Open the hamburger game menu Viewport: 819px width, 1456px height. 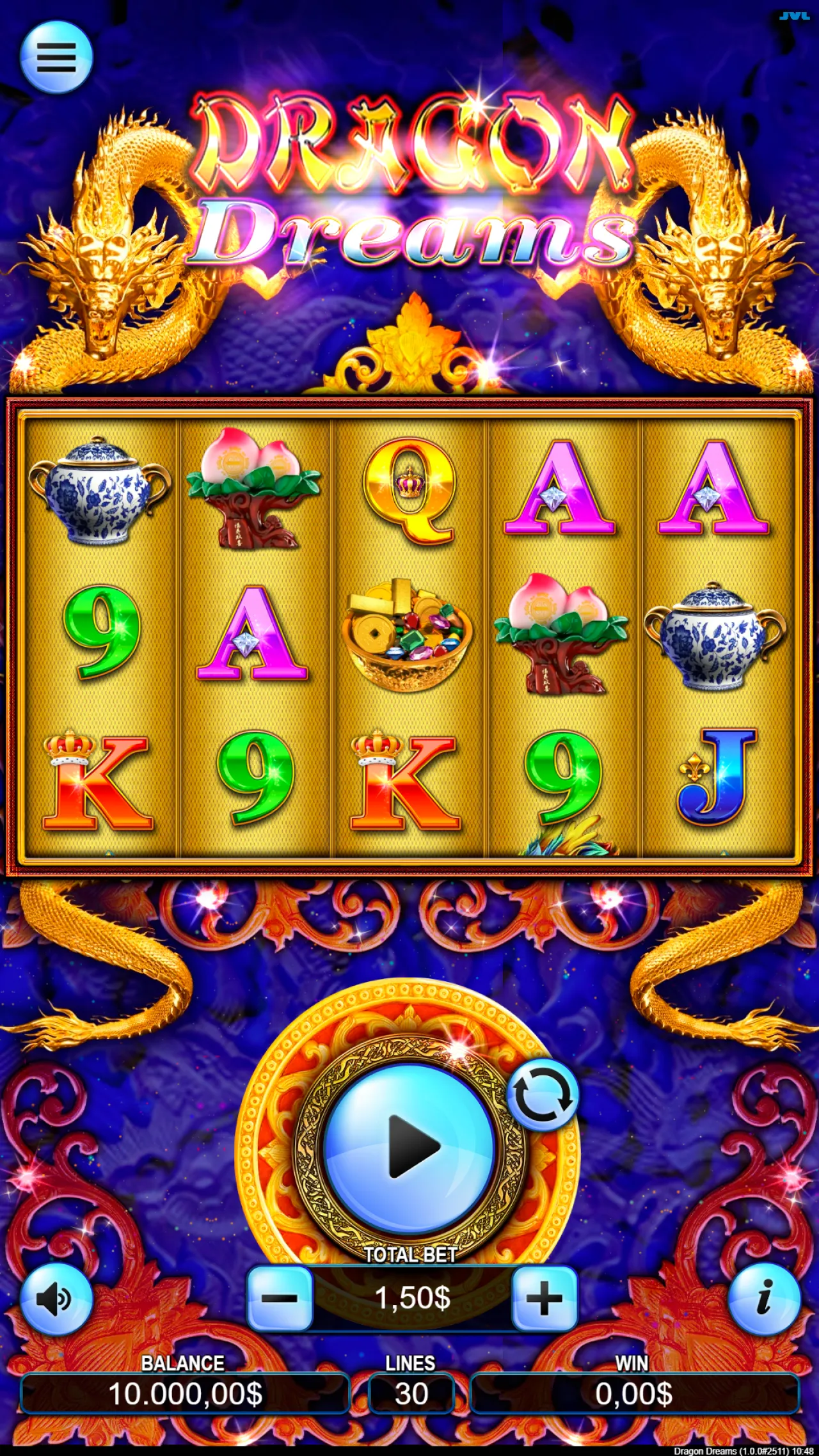pos(56,56)
